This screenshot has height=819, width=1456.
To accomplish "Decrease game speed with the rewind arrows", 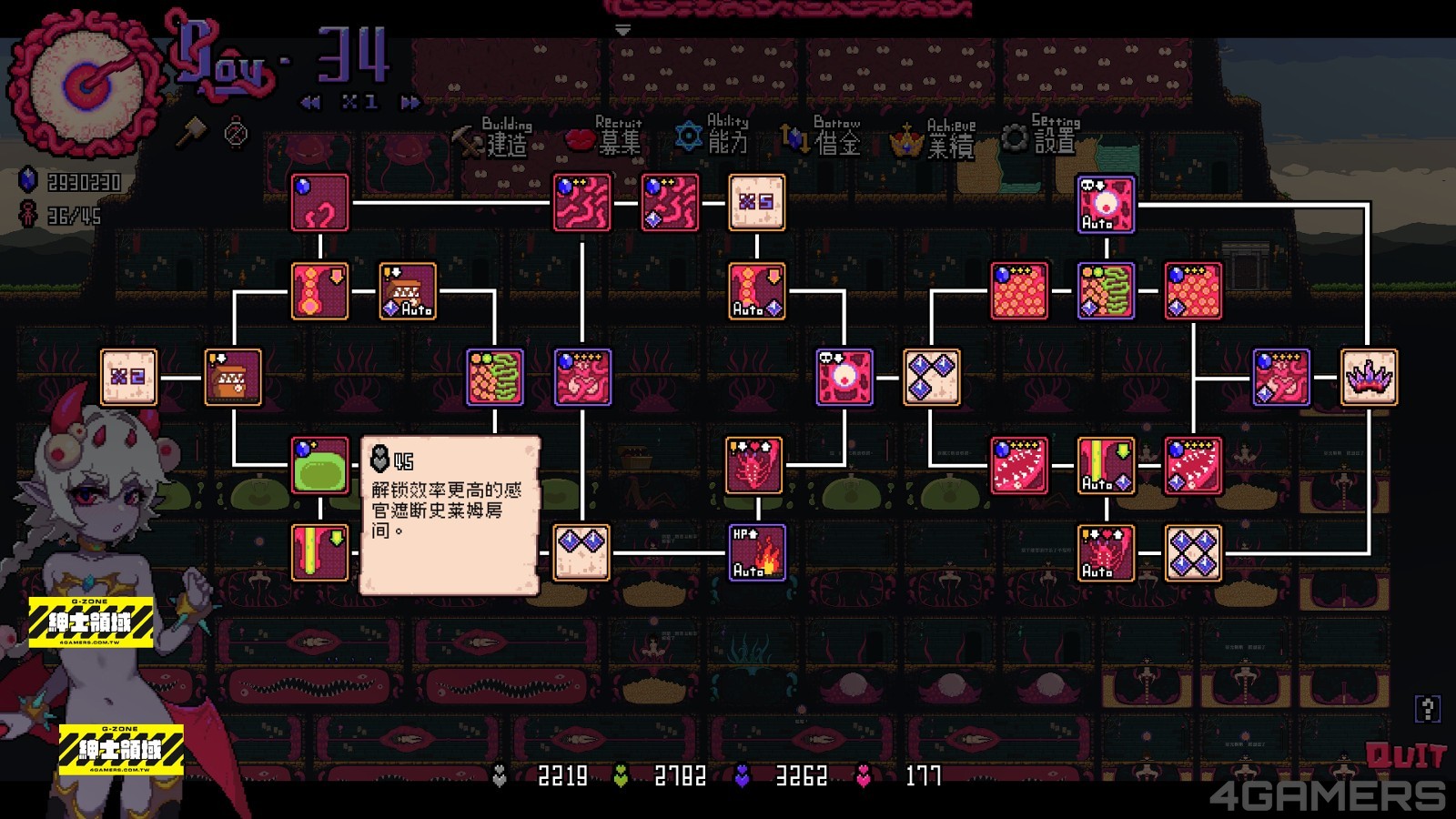I will pyautogui.click(x=310, y=103).
